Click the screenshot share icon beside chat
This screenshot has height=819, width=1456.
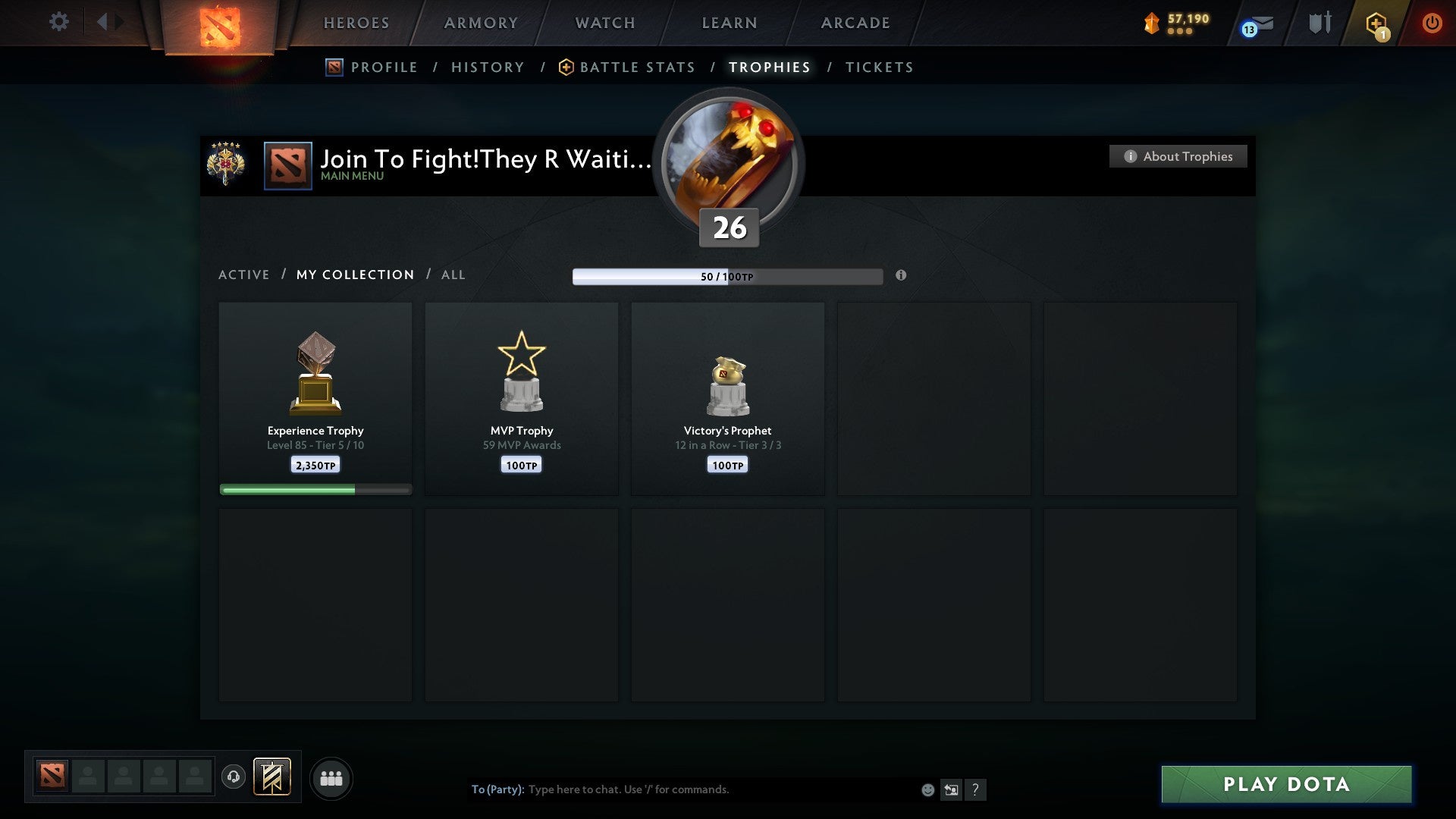952,789
